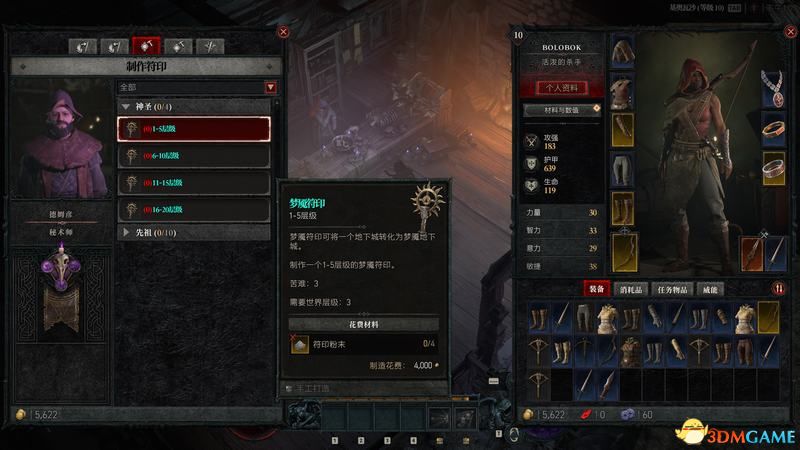
Task: Select the equipped helm slot
Action: [x=622, y=52]
